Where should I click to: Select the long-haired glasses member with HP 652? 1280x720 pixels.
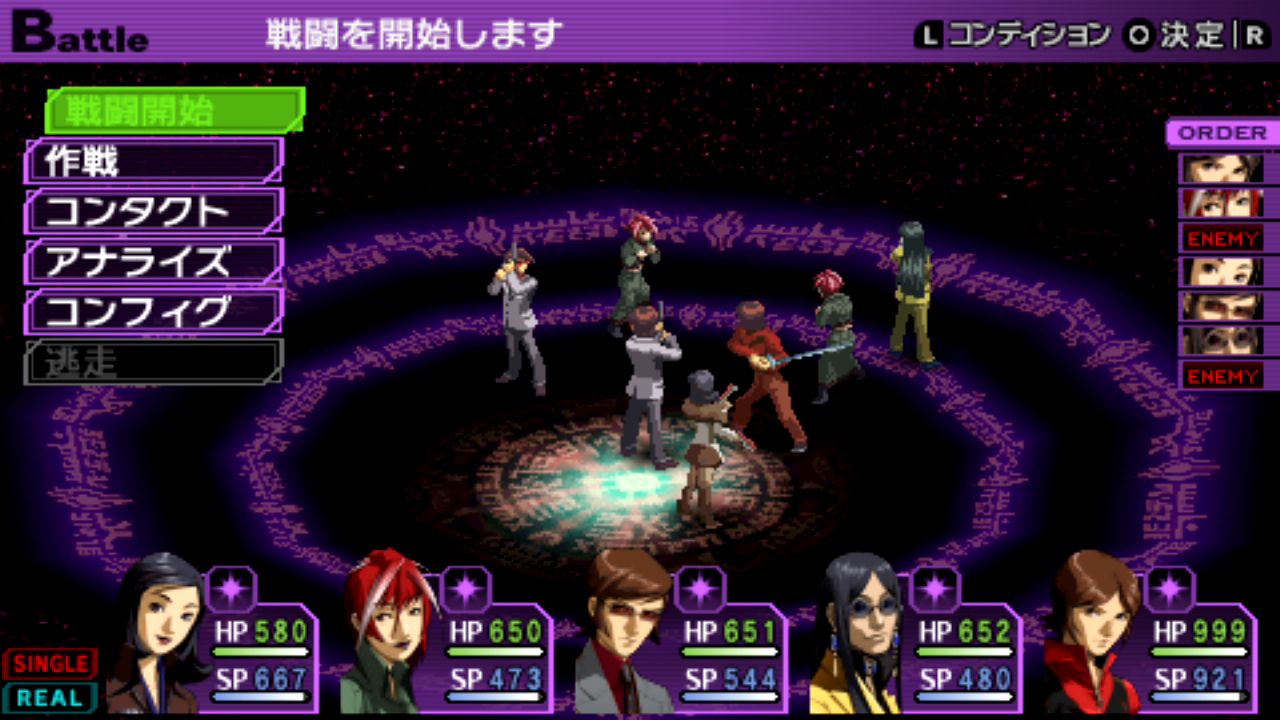pos(860,635)
